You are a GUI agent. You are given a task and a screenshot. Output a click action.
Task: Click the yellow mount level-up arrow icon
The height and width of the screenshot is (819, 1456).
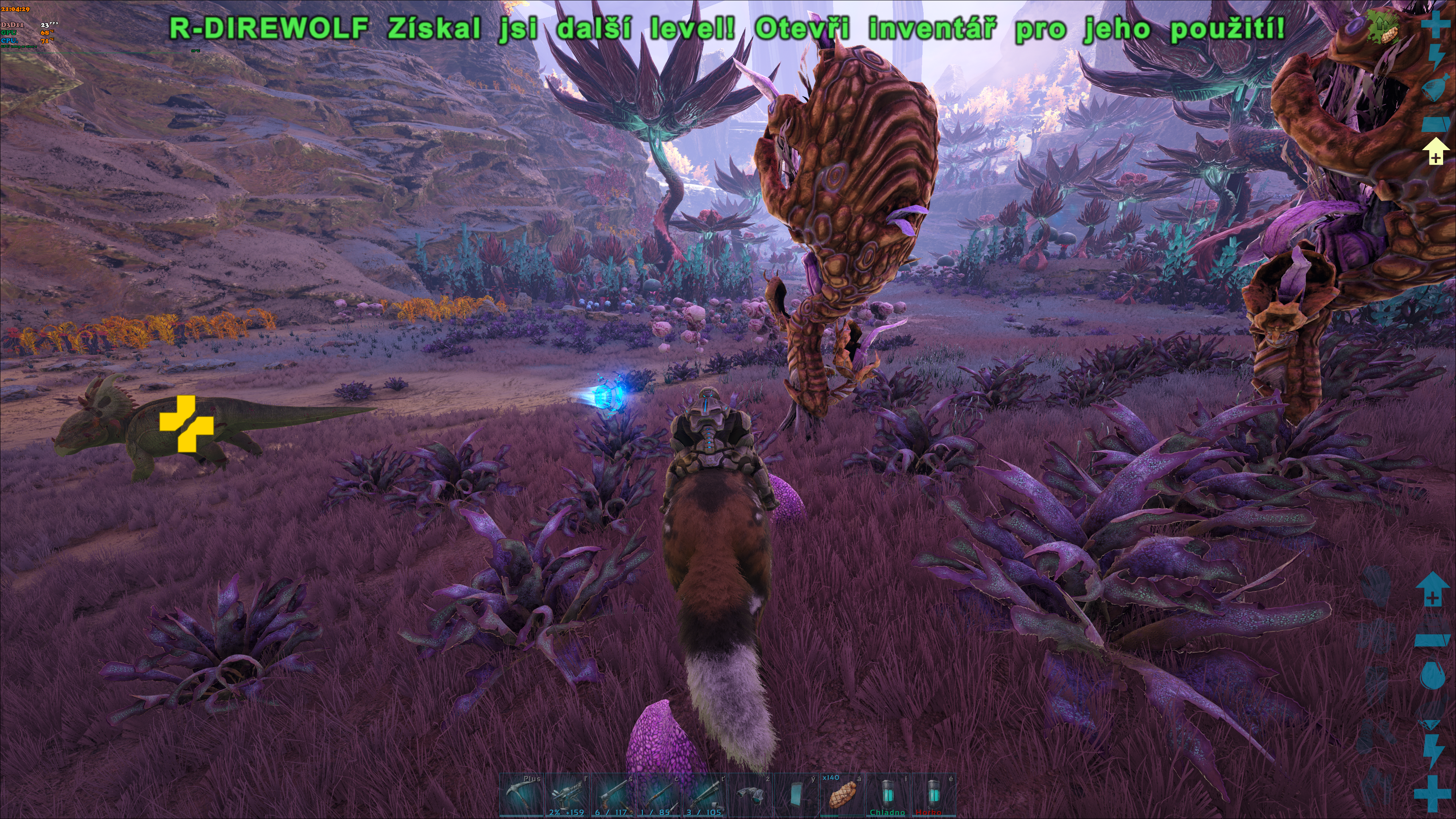1436,152
